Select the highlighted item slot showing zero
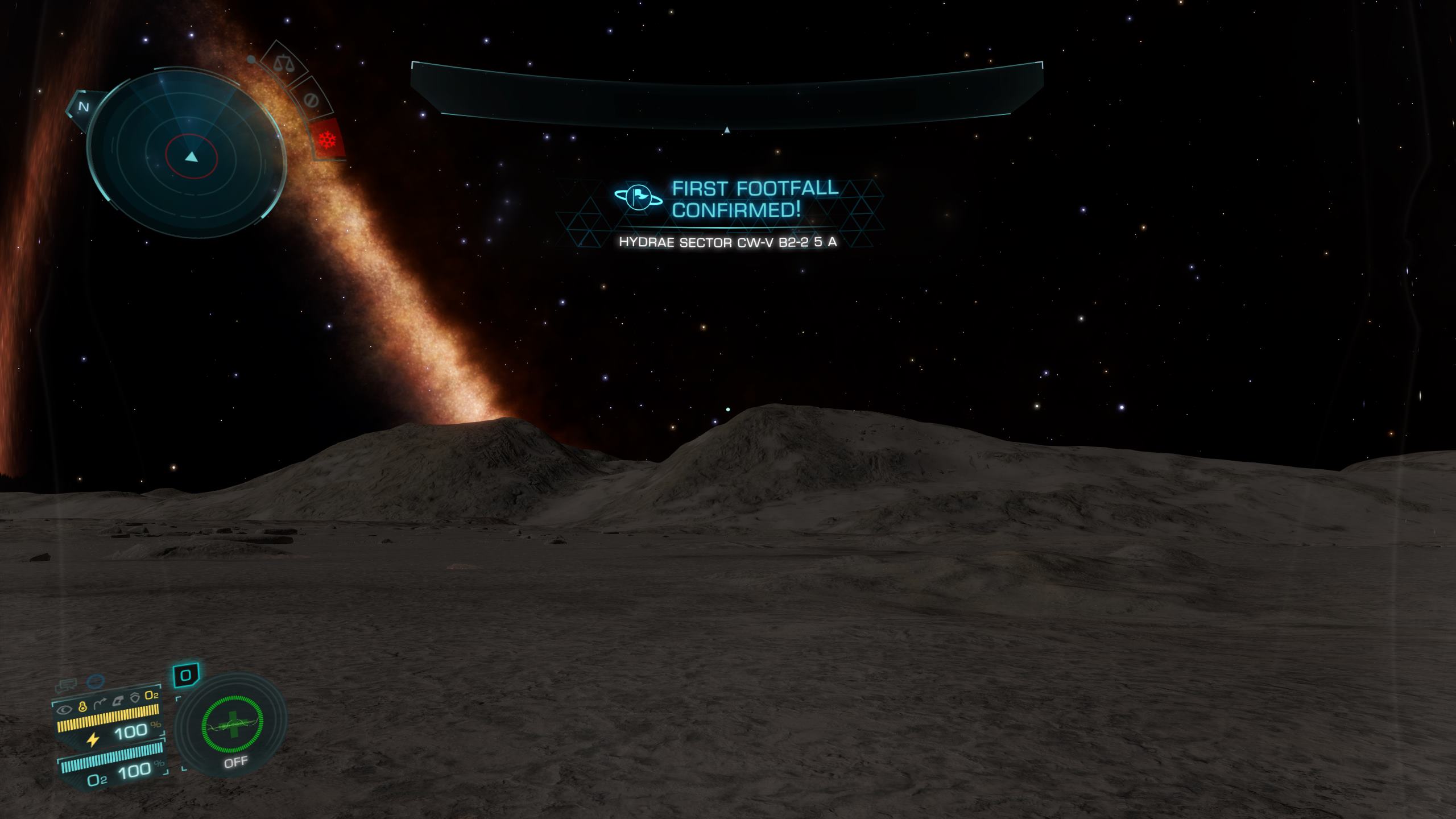Screen dimensions: 1456x819 (x=186, y=676)
